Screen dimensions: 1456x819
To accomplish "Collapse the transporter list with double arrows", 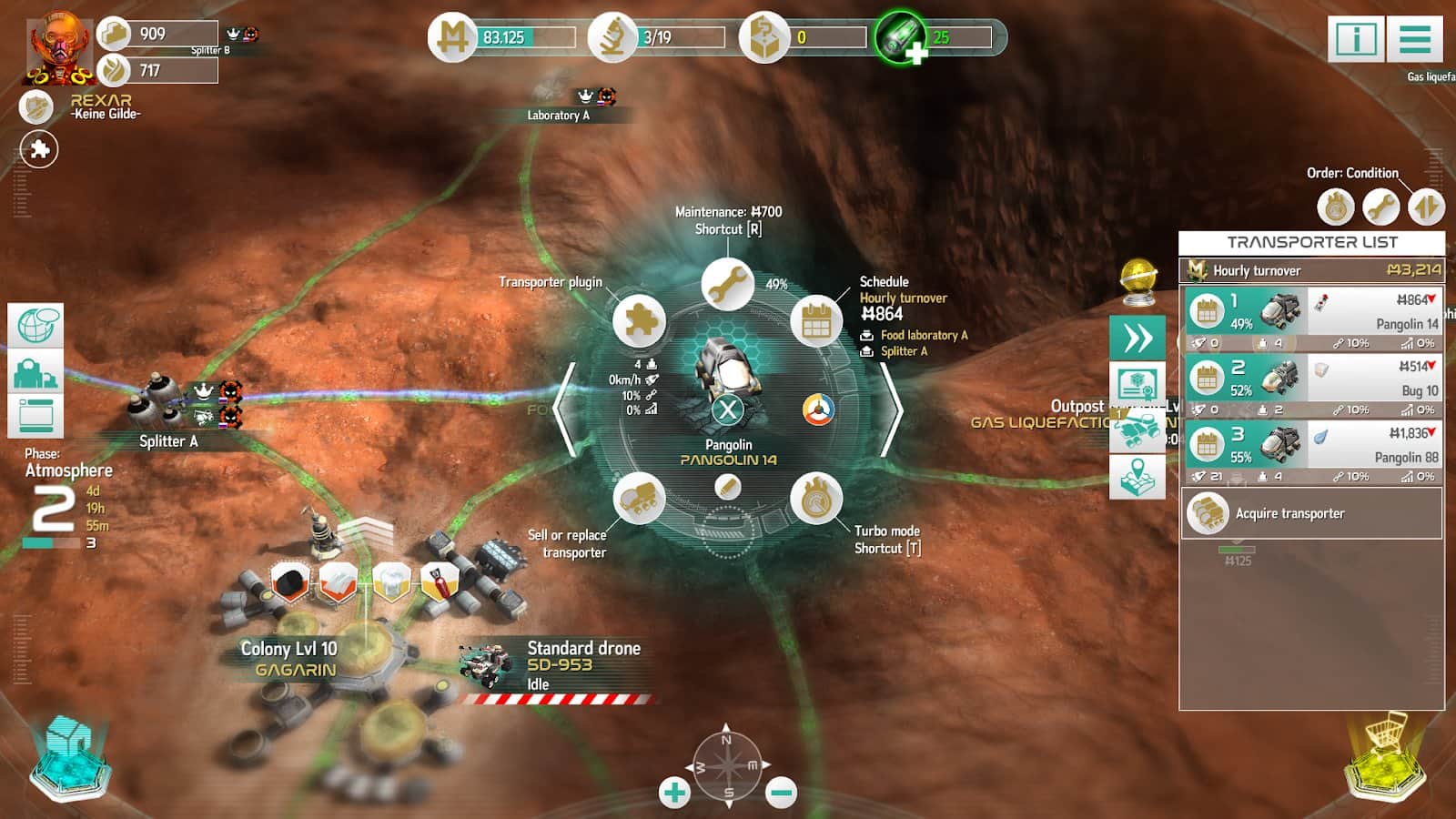I will (1137, 338).
